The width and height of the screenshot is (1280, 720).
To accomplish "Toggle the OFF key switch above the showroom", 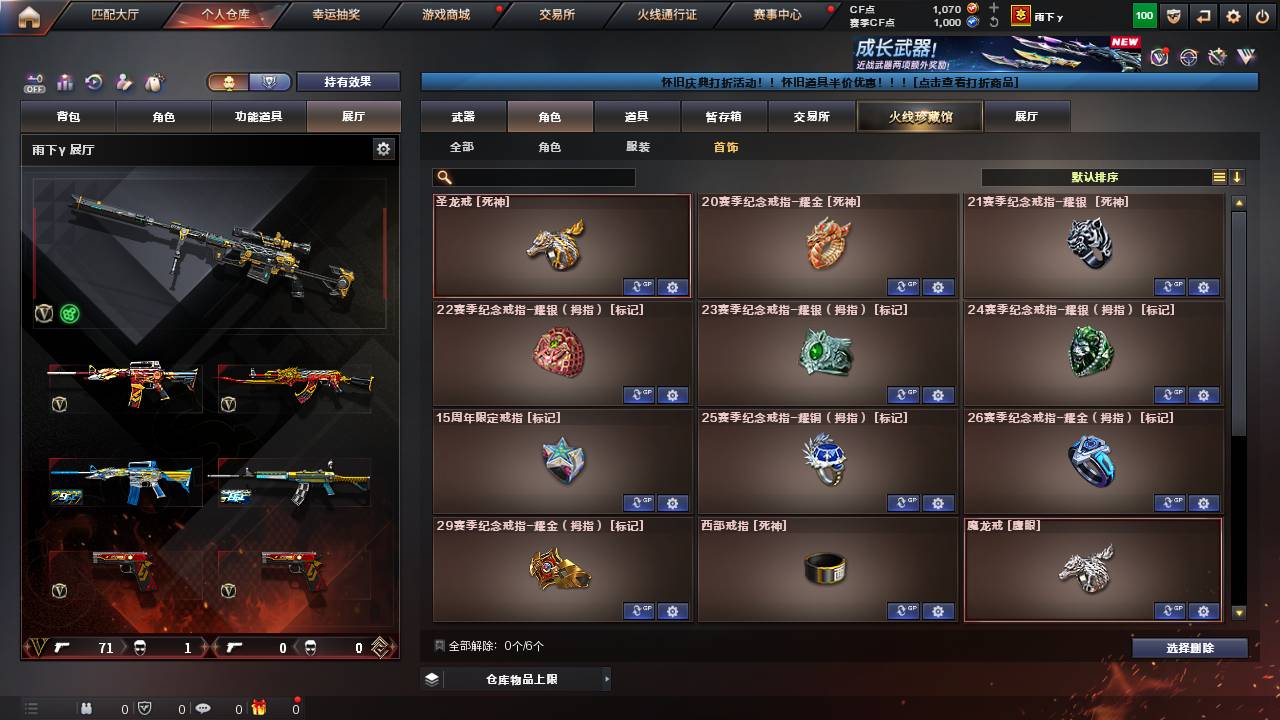I will click(x=35, y=83).
